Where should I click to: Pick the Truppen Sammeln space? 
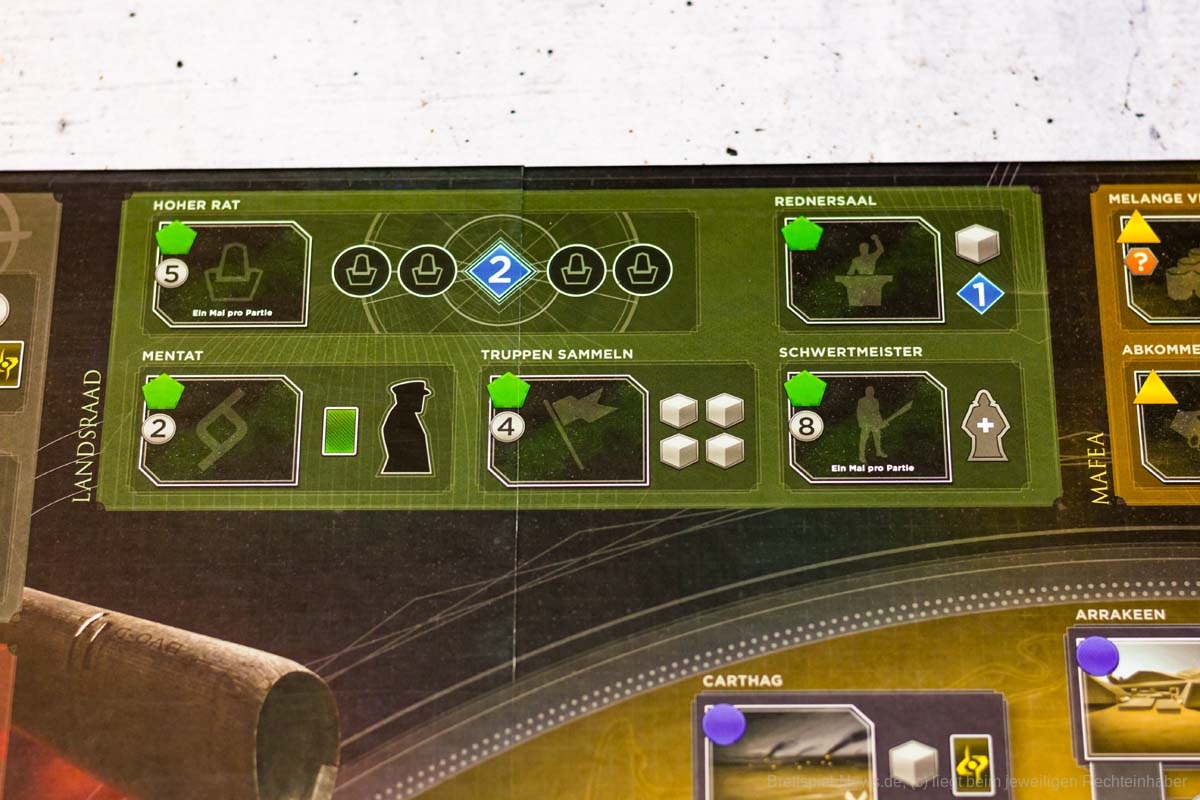pyautogui.click(x=570, y=430)
